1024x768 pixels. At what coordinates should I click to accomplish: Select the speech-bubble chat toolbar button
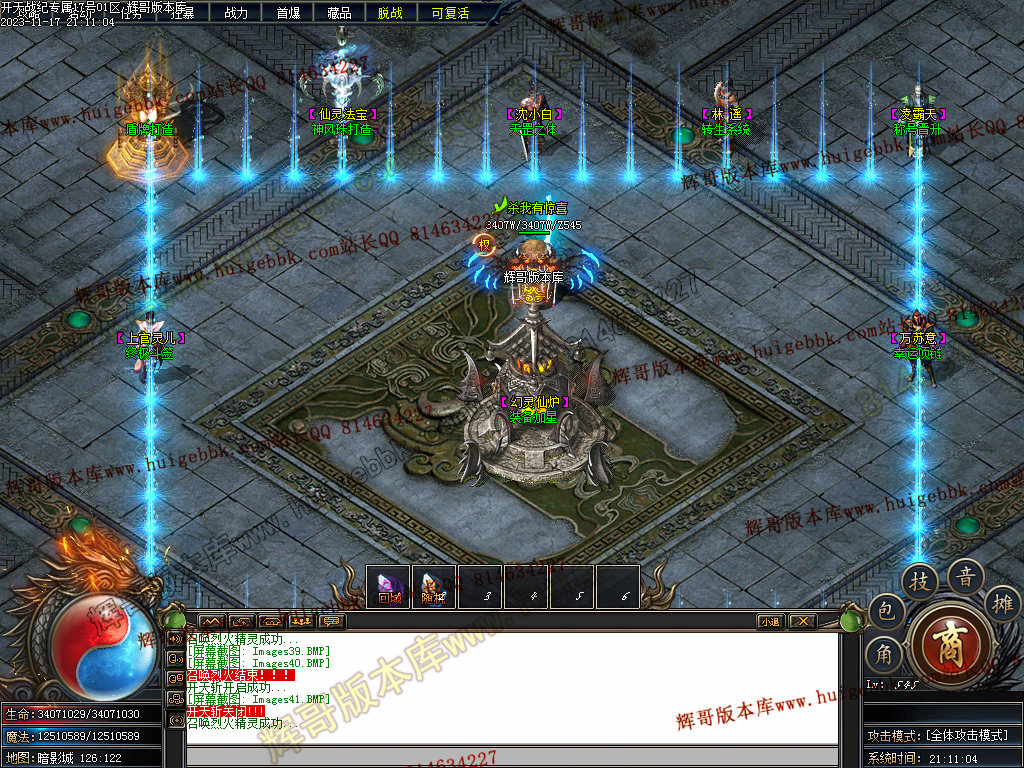(331, 621)
